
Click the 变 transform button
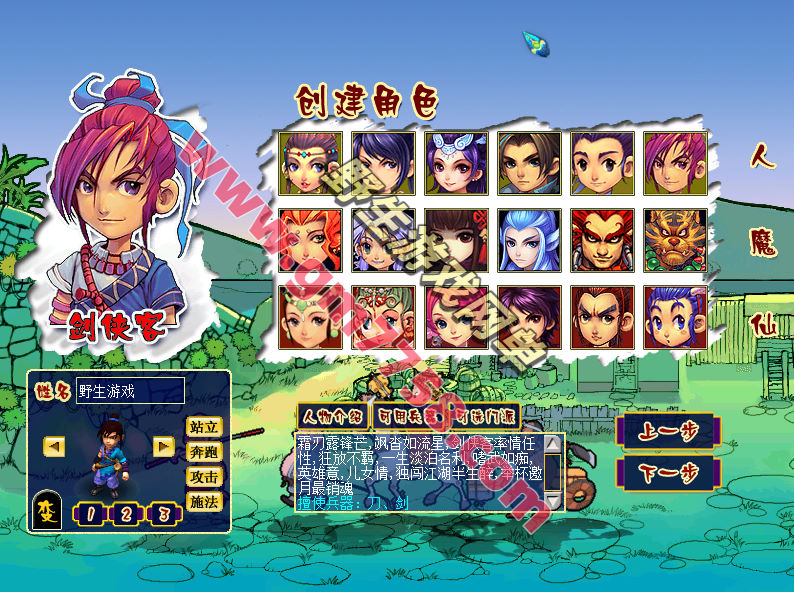tap(48, 511)
